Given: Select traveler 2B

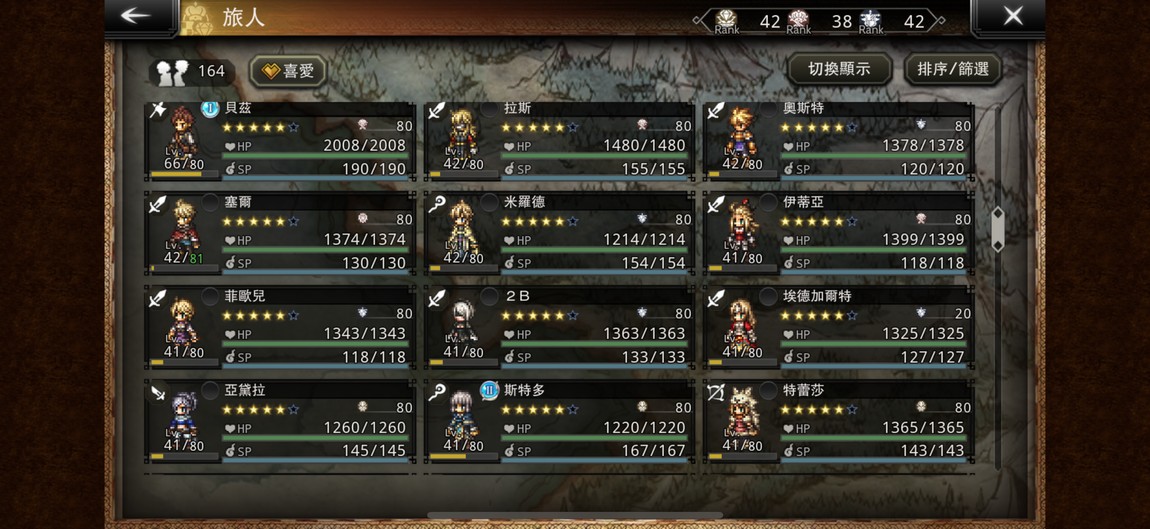Looking at the screenshot, I should tap(559, 329).
